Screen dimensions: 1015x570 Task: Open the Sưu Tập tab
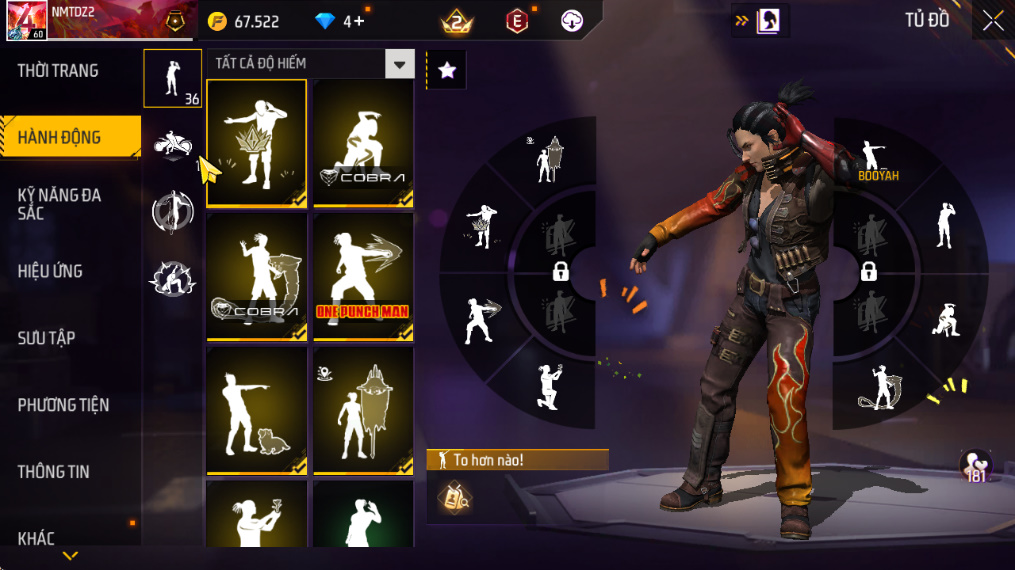pos(47,338)
